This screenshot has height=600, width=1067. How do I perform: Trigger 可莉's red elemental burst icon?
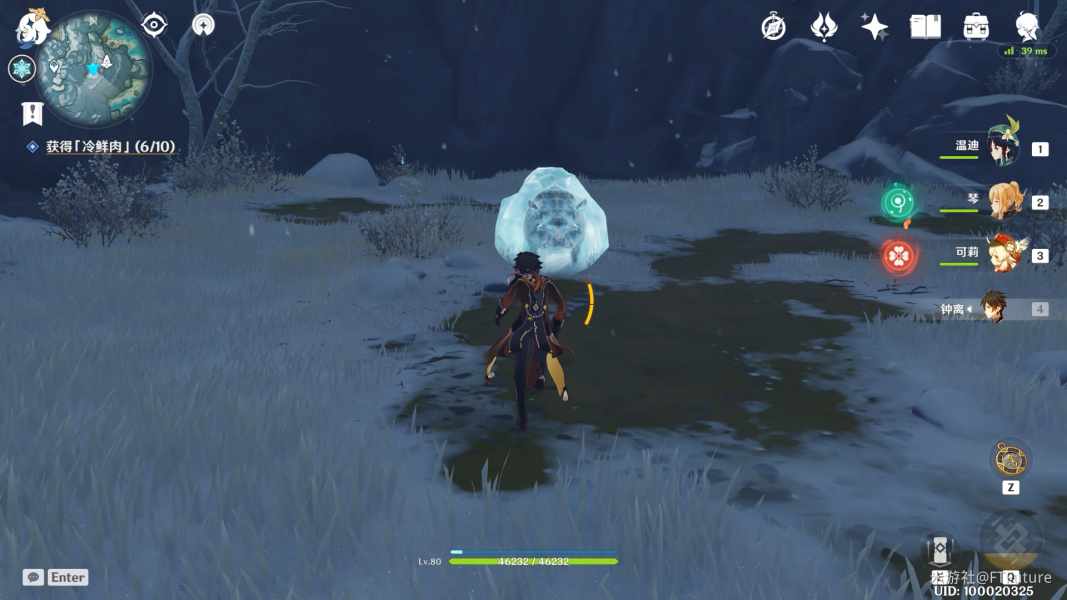pos(898,256)
